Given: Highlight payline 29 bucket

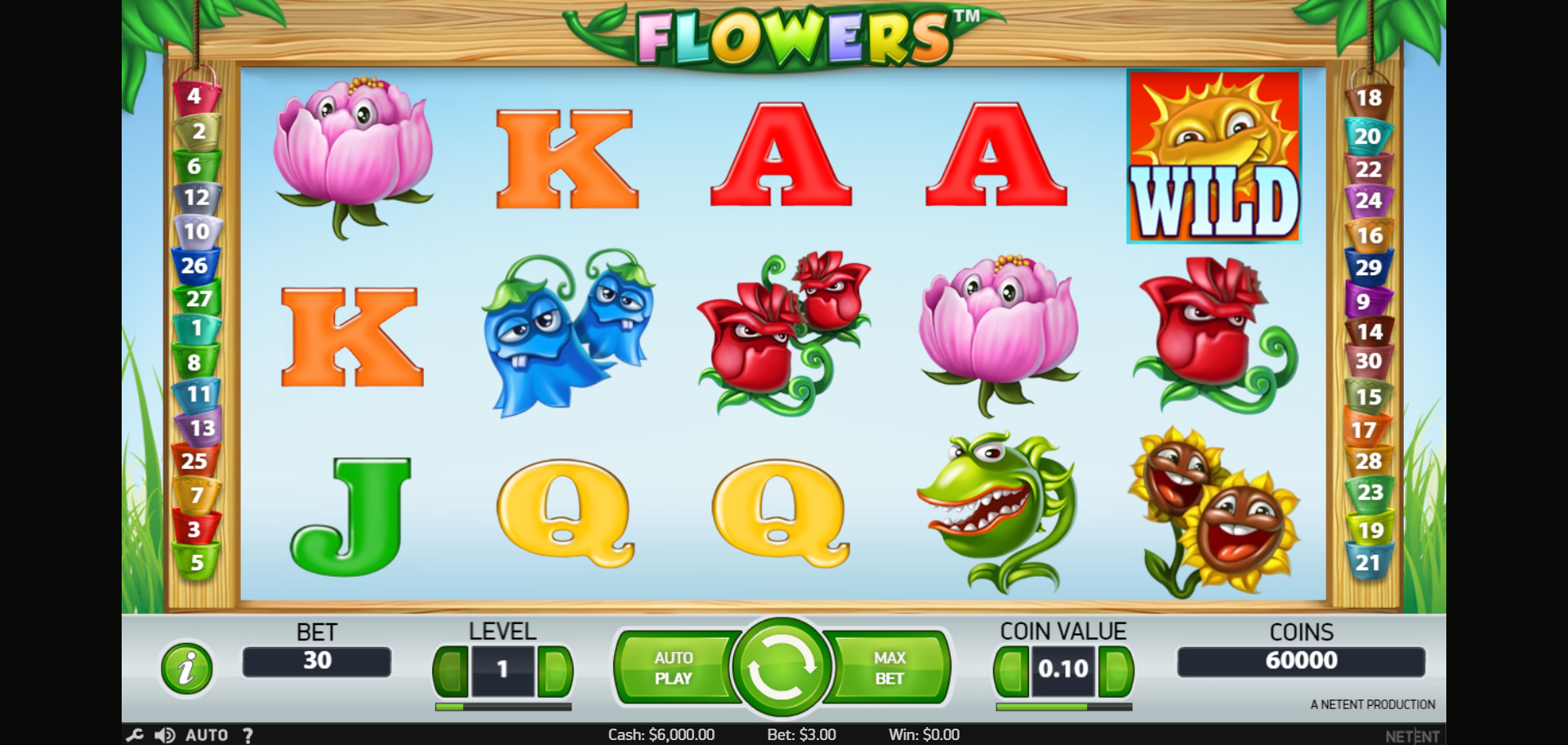Looking at the screenshot, I should pos(1369,267).
